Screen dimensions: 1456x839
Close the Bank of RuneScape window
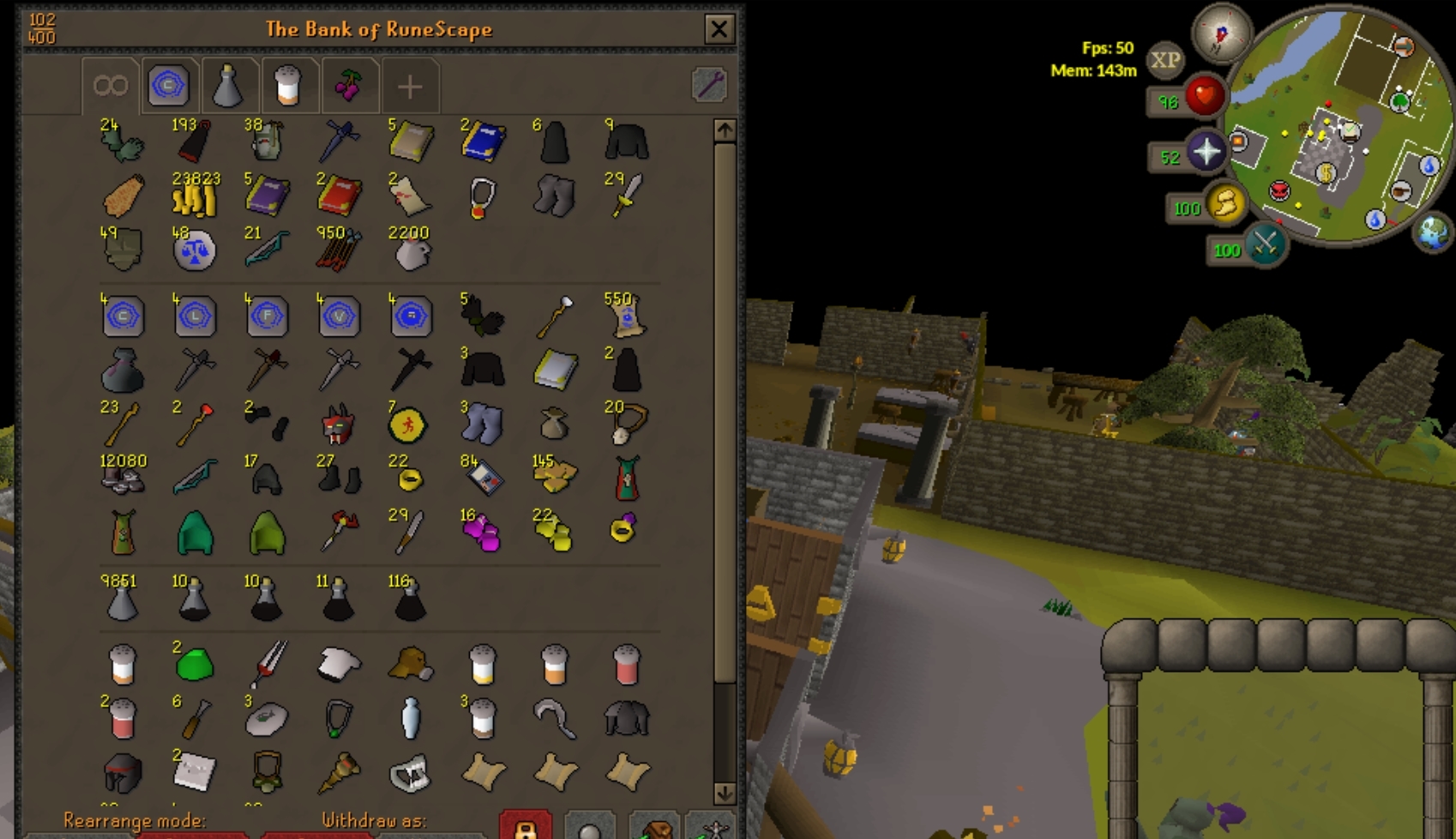pos(719,28)
